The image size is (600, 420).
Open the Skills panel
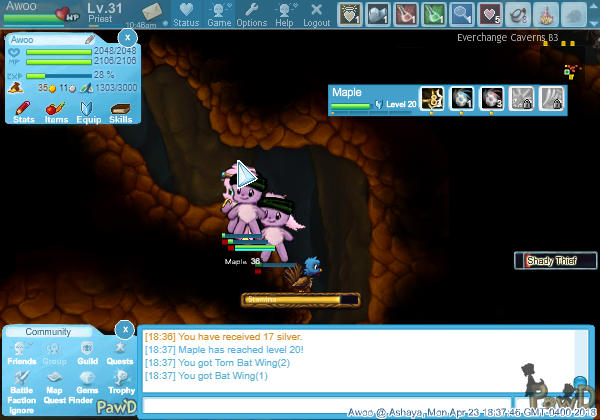coord(120,110)
